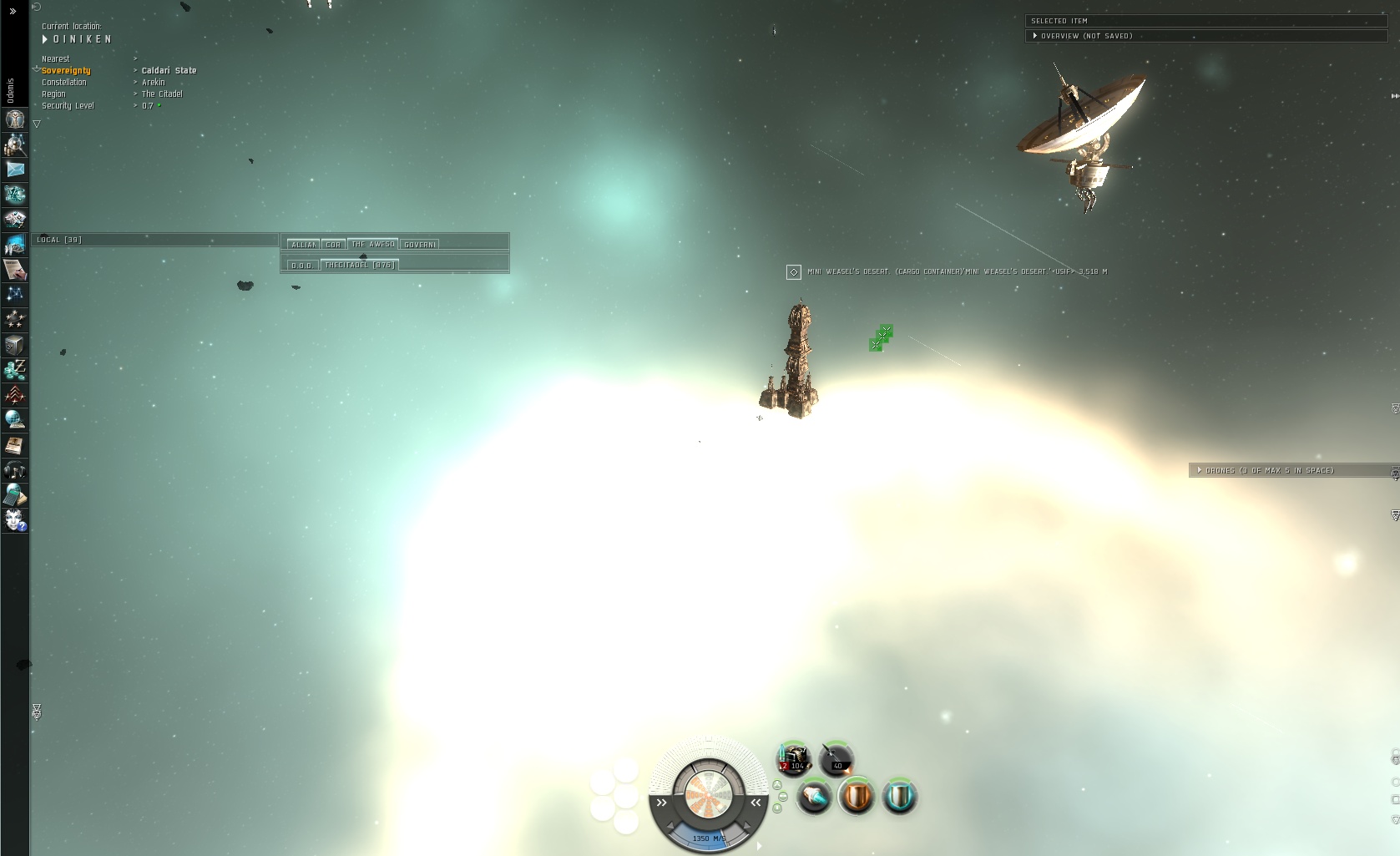
Task: Fire the missile launcher module showing 40
Action: (836, 758)
